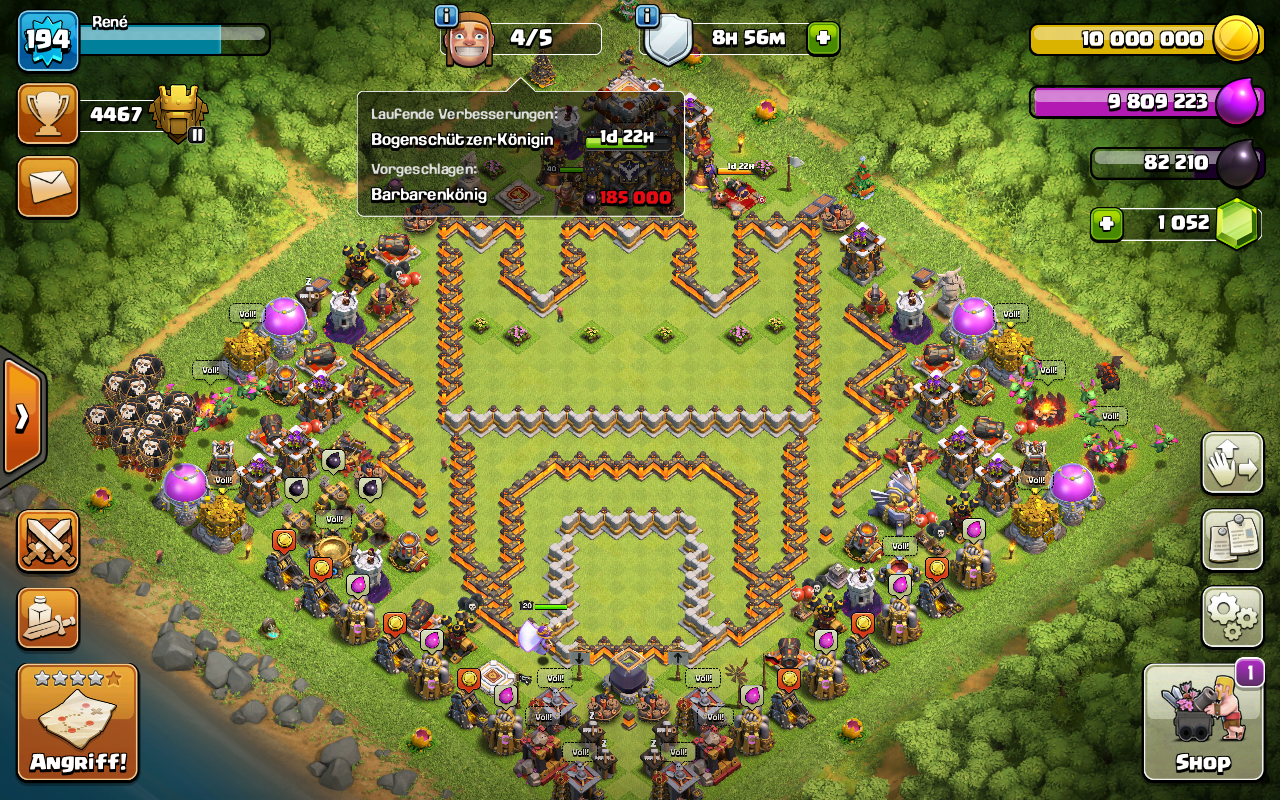Open the village layout editor
Screen dimensions: 1280x800
coord(1231,464)
